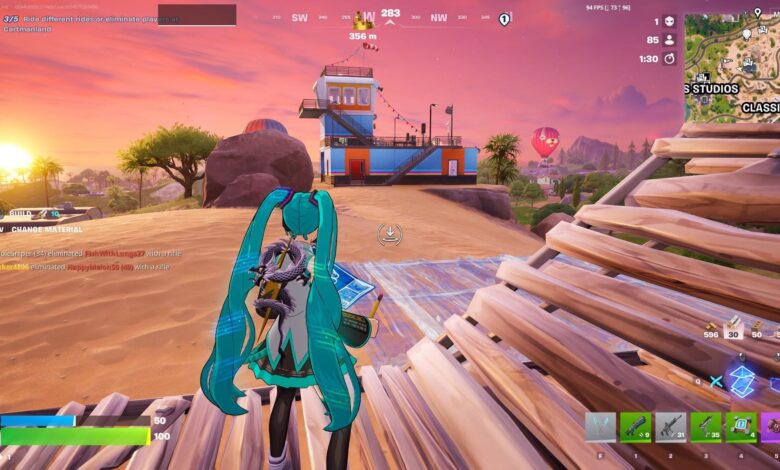Select the green item slot holding 4
The width and height of the screenshot is (780, 470).
(x=740, y=427)
